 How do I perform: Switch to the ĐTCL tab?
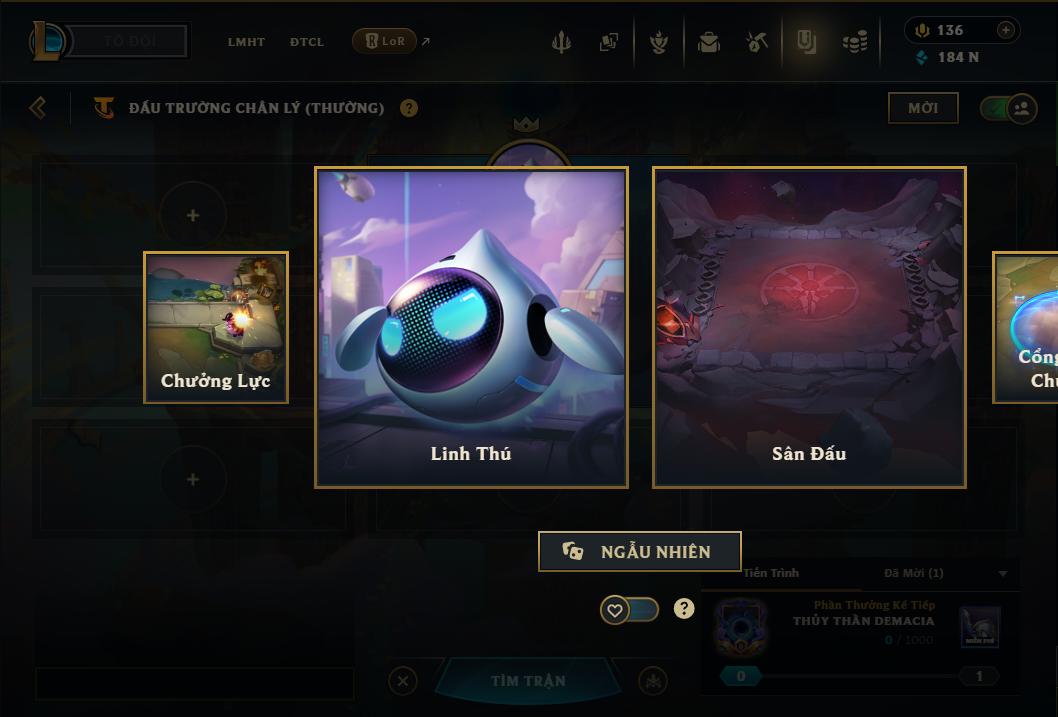[307, 42]
